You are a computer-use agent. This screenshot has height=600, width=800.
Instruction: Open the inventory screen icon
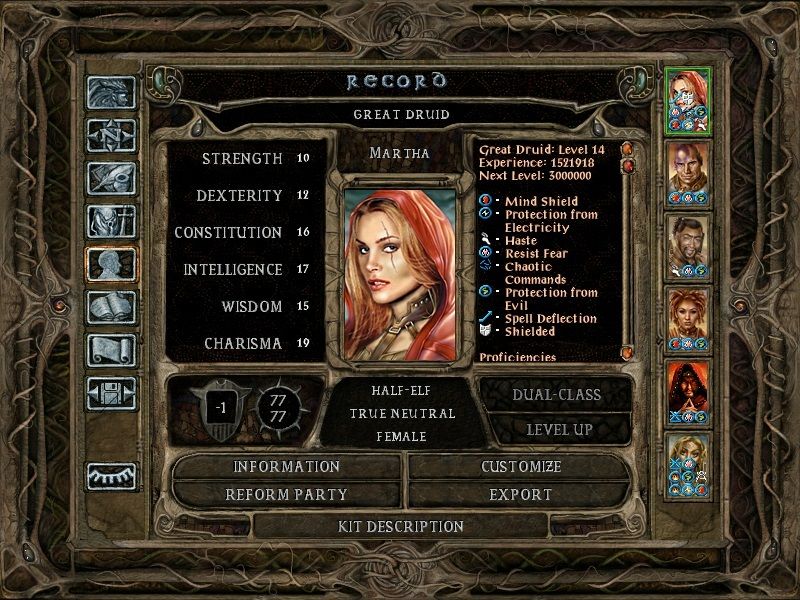111,220
